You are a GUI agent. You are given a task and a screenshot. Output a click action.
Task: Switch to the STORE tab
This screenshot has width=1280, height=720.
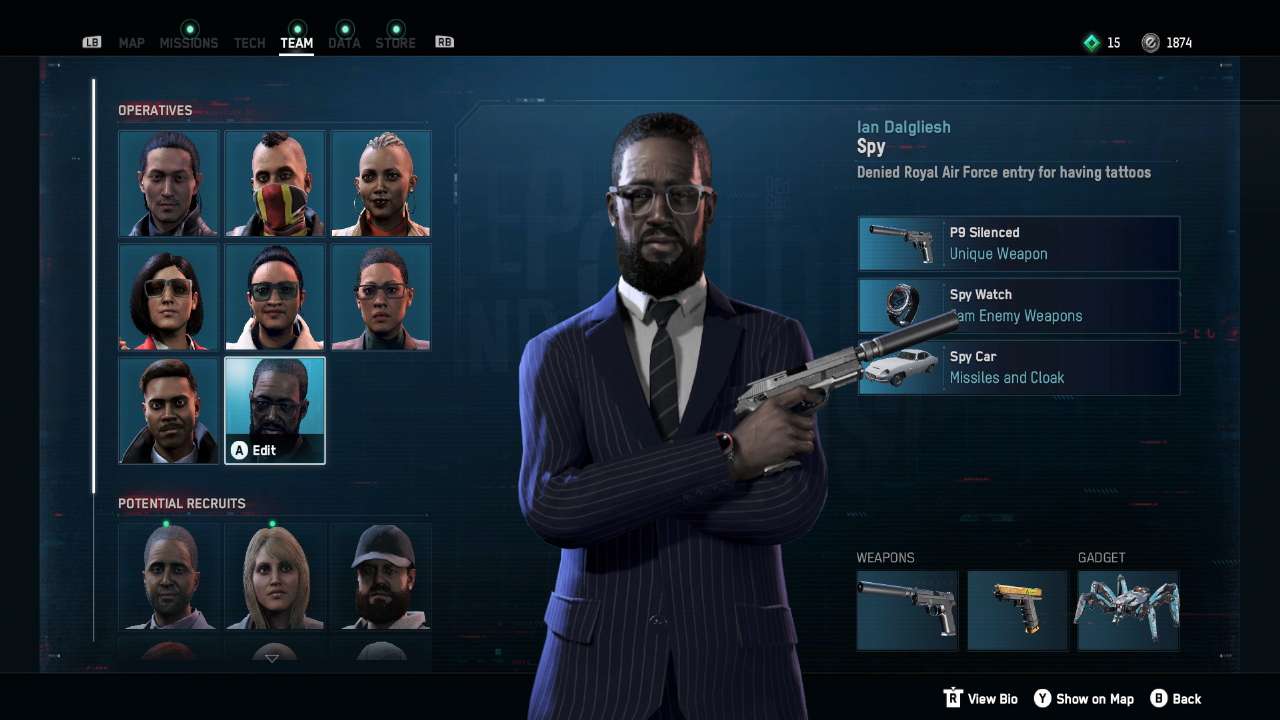pyautogui.click(x=396, y=43)
